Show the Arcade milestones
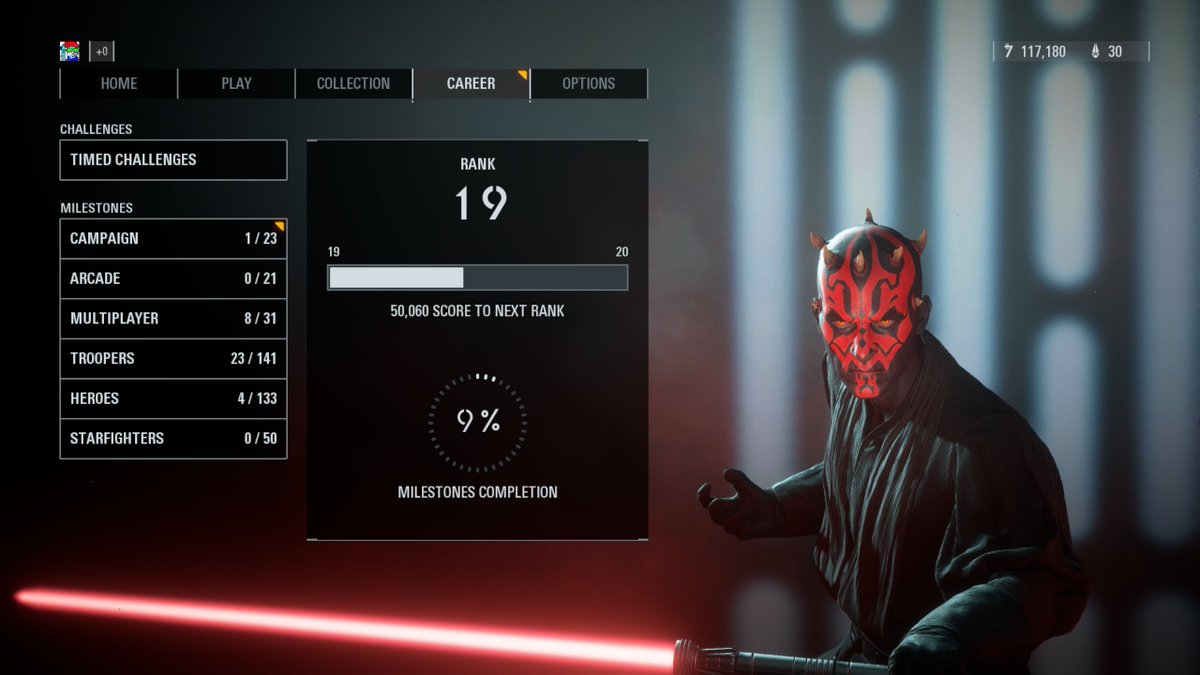1200x675 pixels. coord(173,279)
